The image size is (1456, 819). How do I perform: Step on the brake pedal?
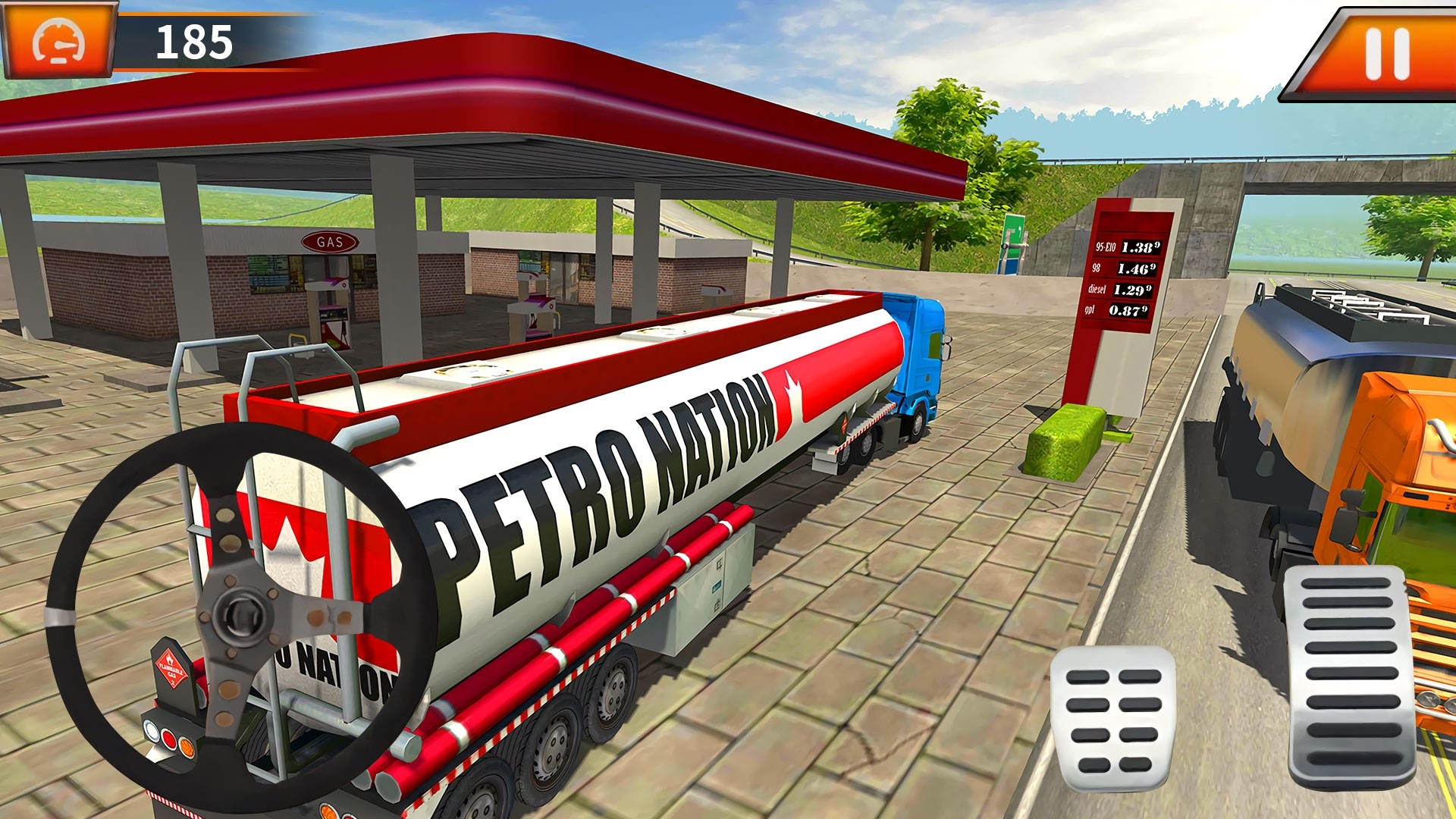[x=1112, y=719]
